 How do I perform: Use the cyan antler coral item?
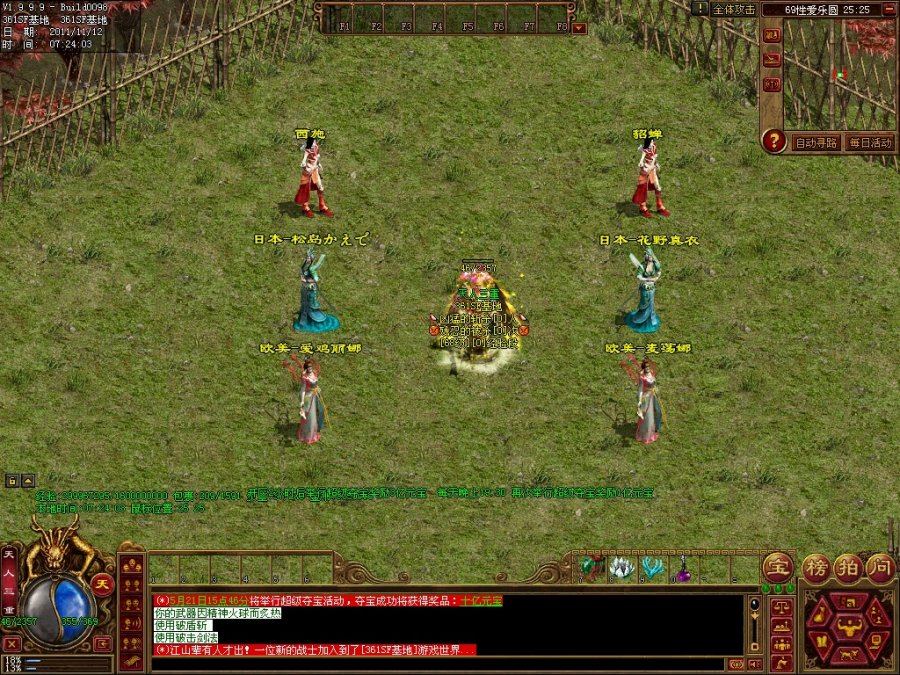(x=654, y=569)
